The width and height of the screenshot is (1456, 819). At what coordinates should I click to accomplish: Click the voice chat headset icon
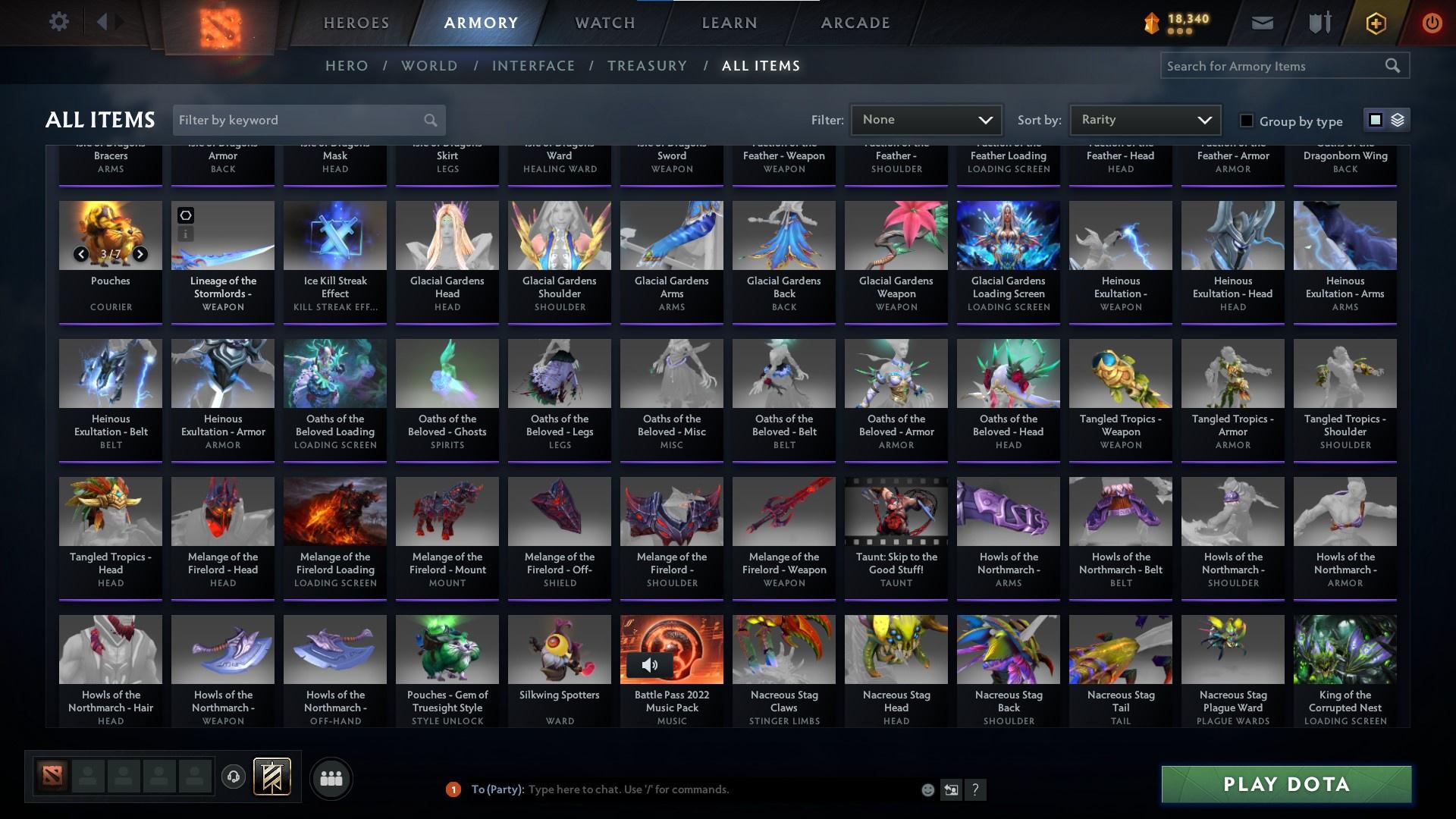(233, 775)
